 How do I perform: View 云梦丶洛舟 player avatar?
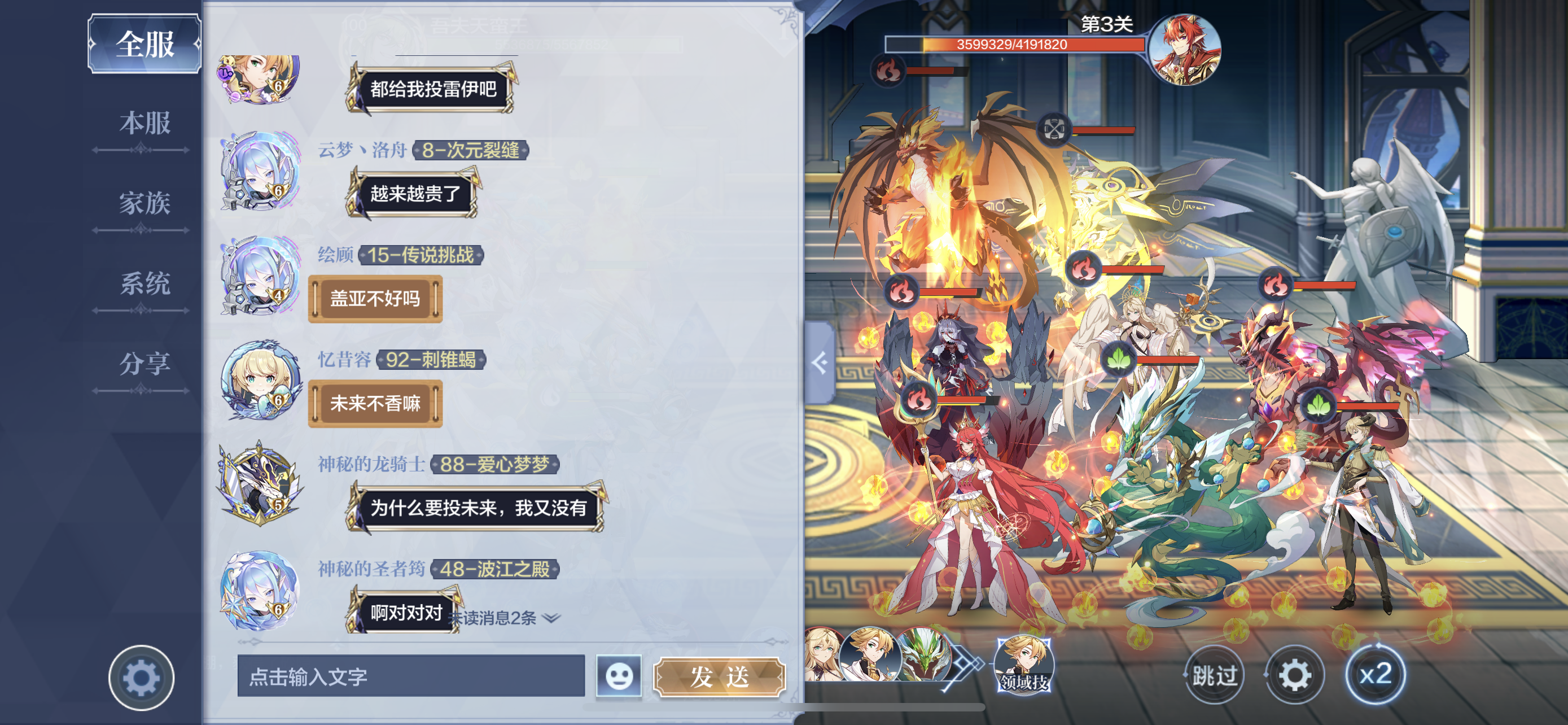(260, 172)
